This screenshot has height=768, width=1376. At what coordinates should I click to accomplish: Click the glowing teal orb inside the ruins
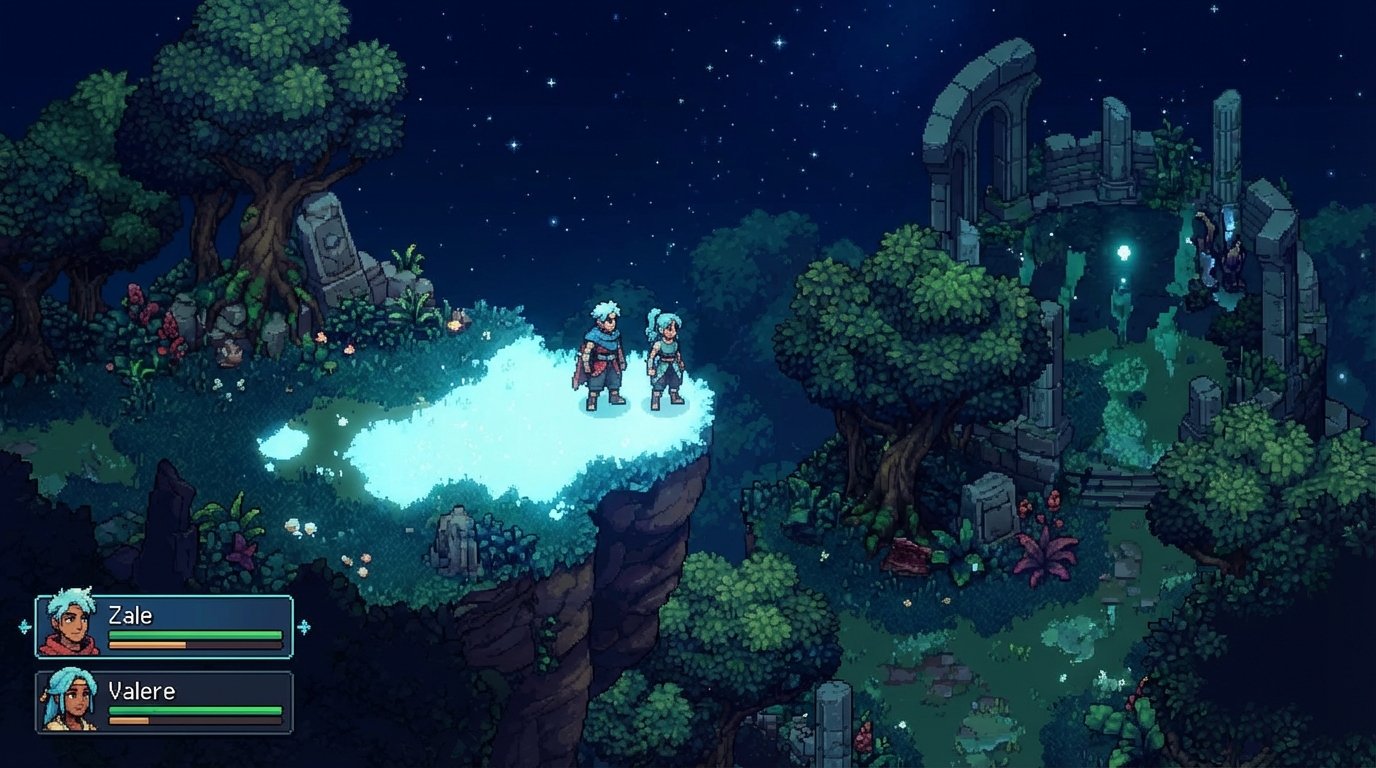coord(1122,250)
